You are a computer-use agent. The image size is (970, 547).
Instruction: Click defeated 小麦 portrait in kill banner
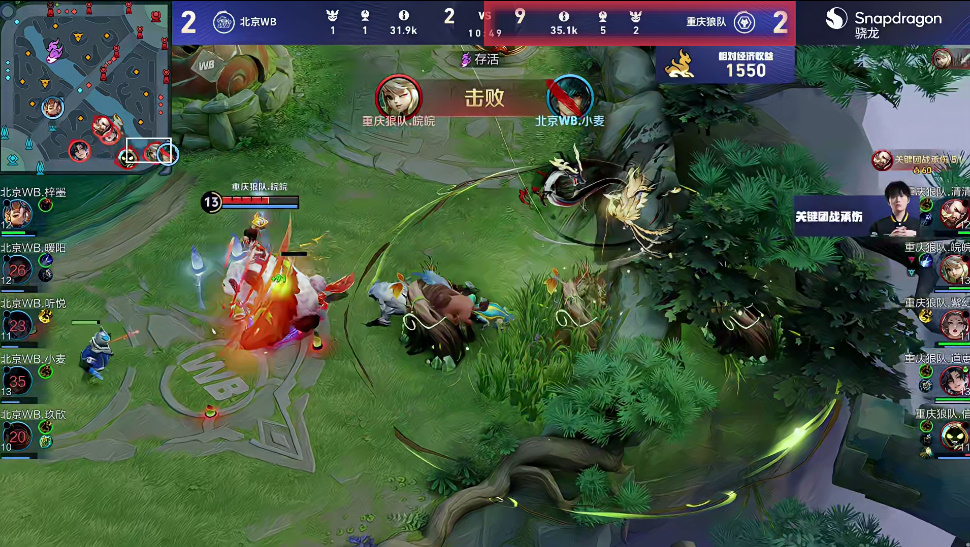[570, 97]
